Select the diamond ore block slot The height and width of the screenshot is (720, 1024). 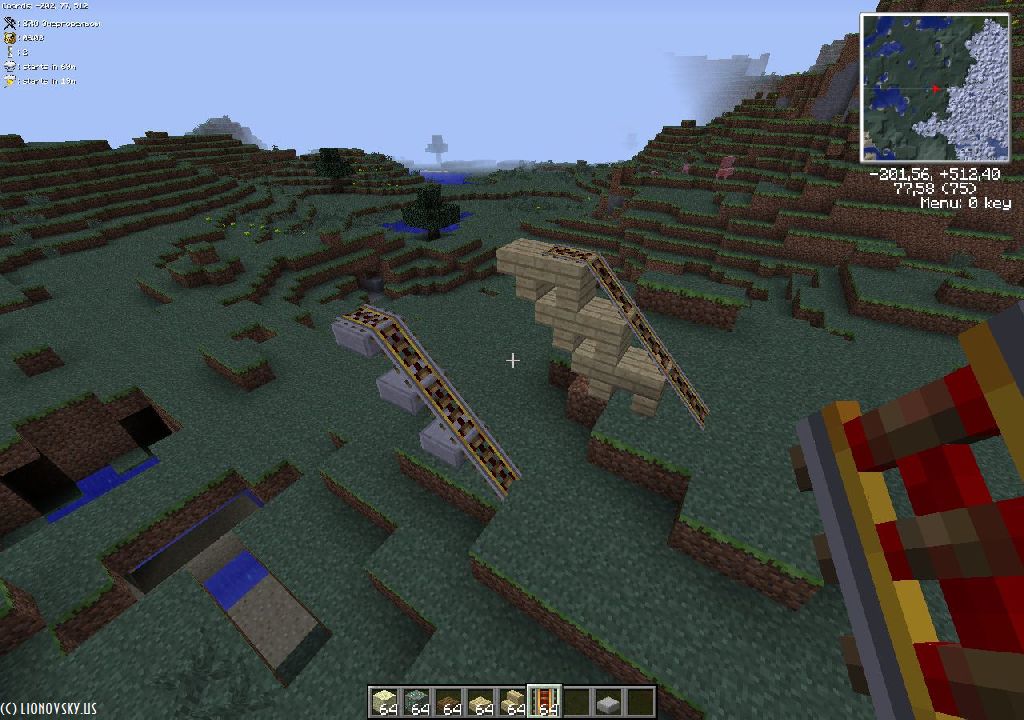[x=417, y=701]
